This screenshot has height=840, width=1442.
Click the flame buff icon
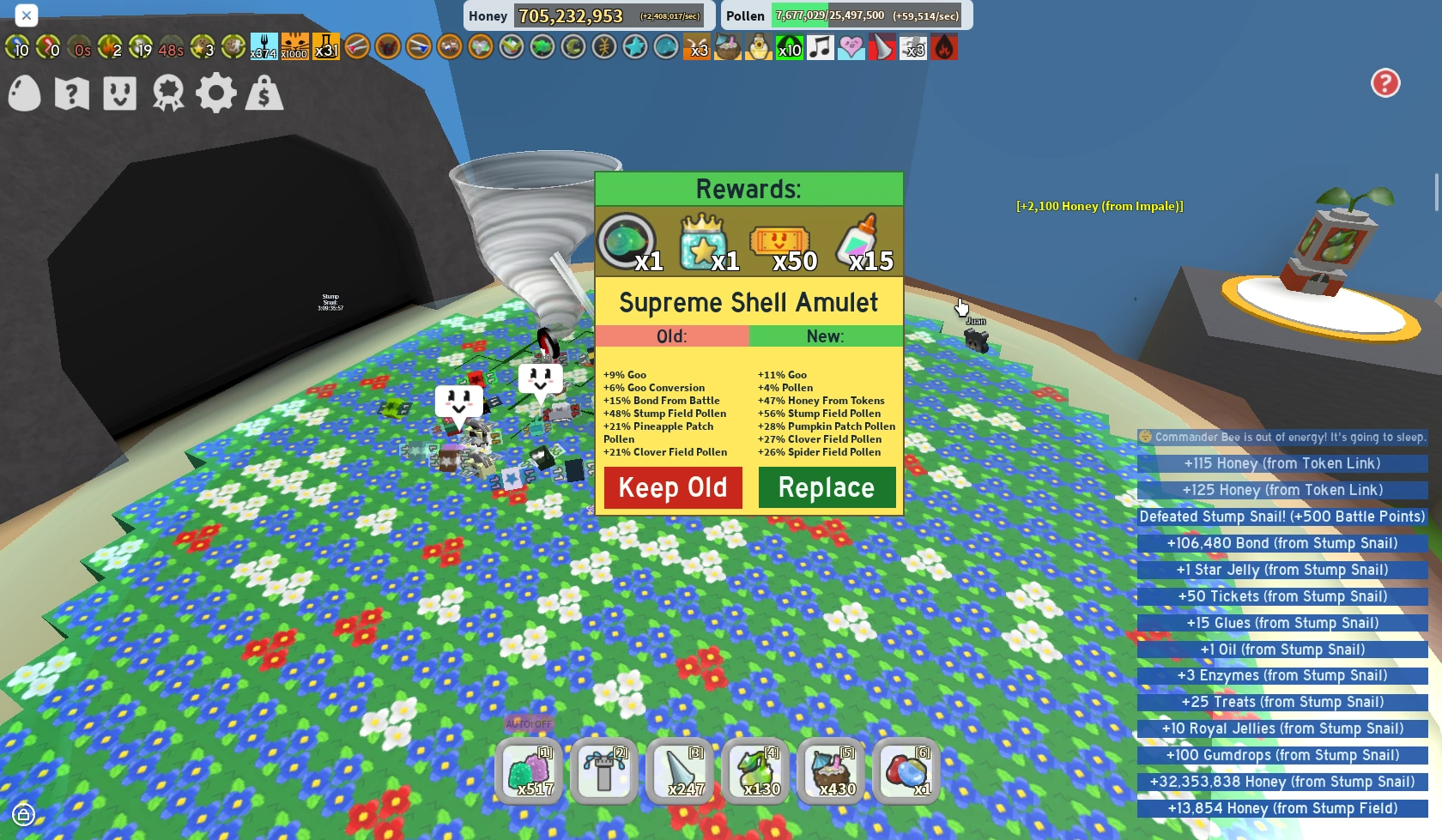(943, 47)
